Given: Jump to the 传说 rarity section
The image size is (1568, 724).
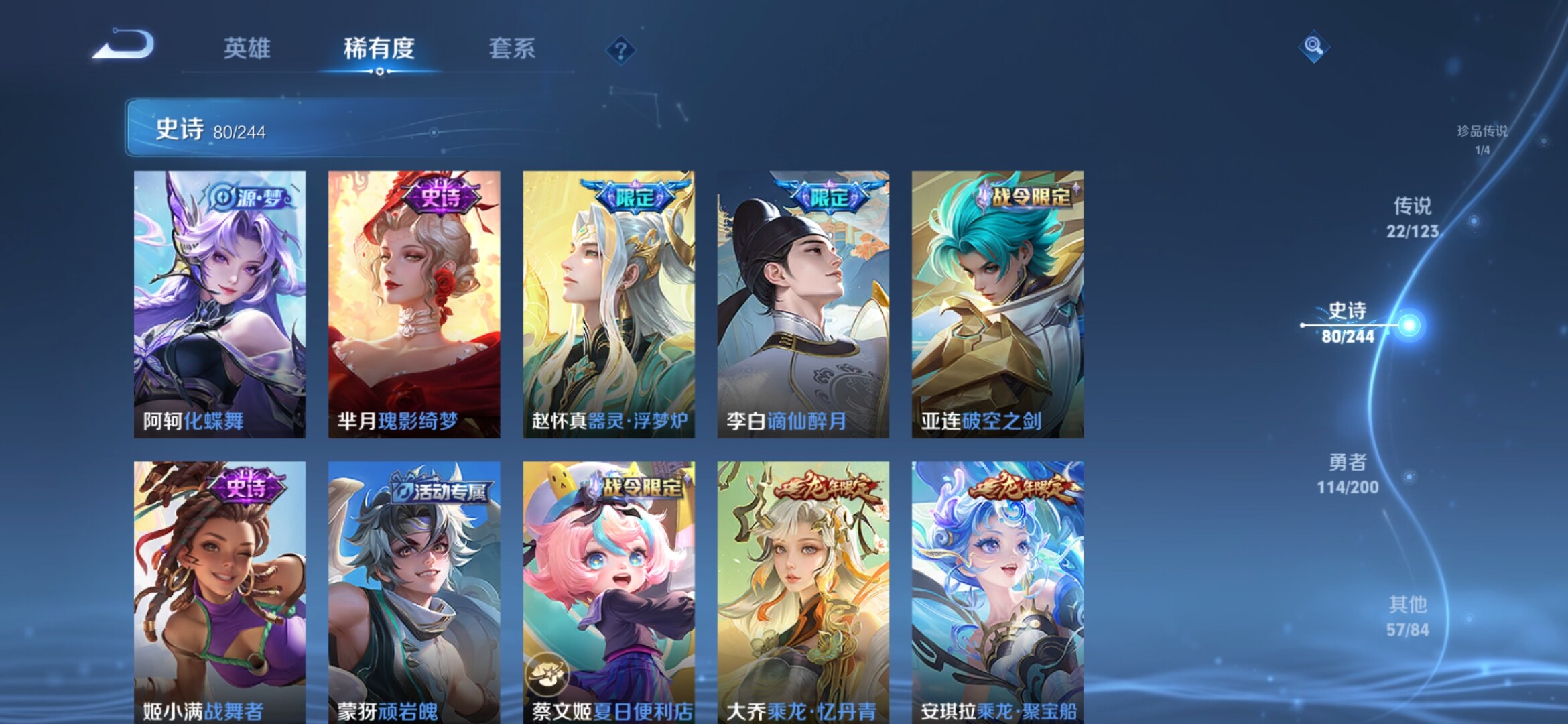Looking at the screenshot, I should coord(1413,217).
